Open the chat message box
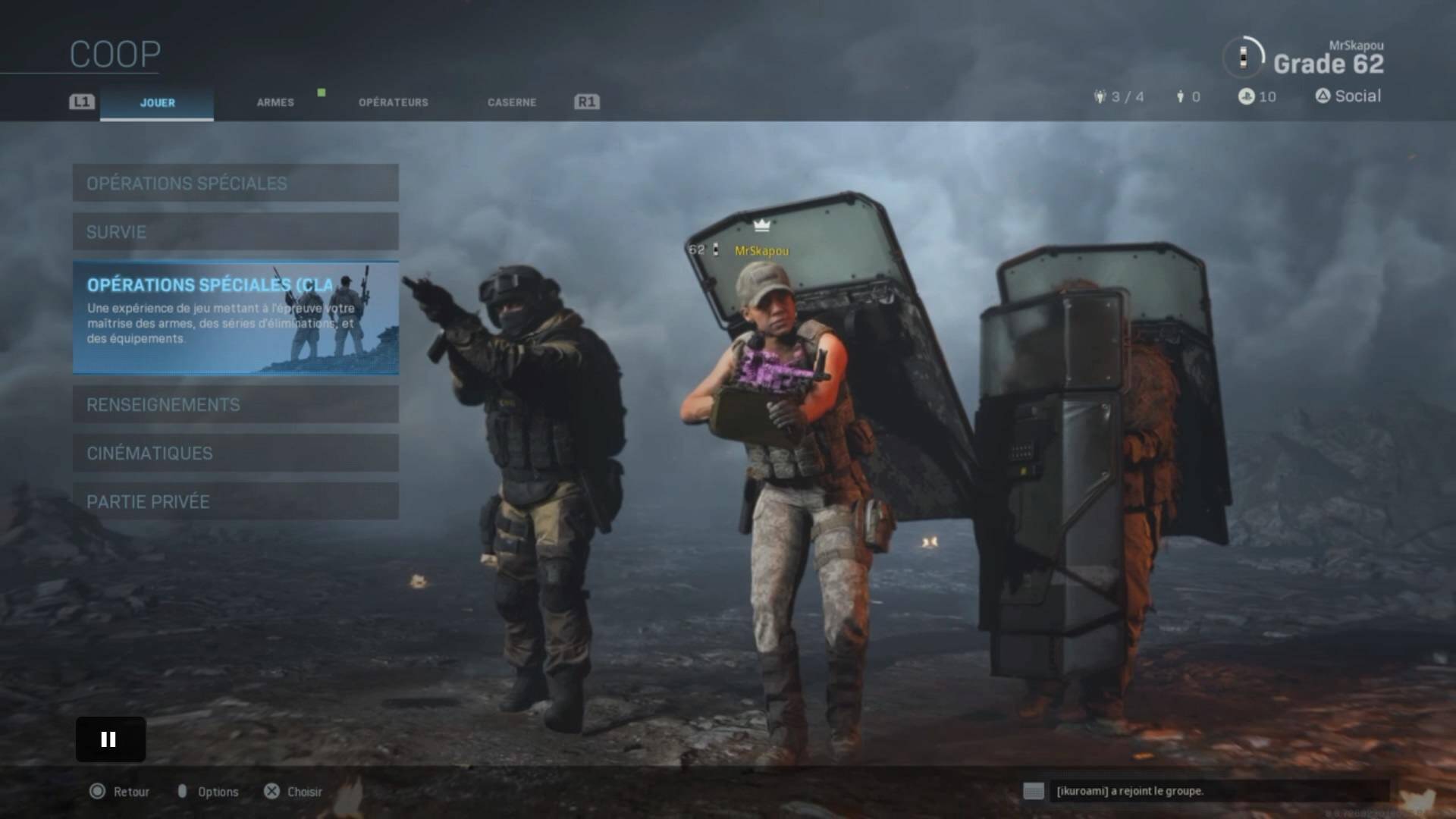Screen dimensions: 1456x819 point(1206,791)
